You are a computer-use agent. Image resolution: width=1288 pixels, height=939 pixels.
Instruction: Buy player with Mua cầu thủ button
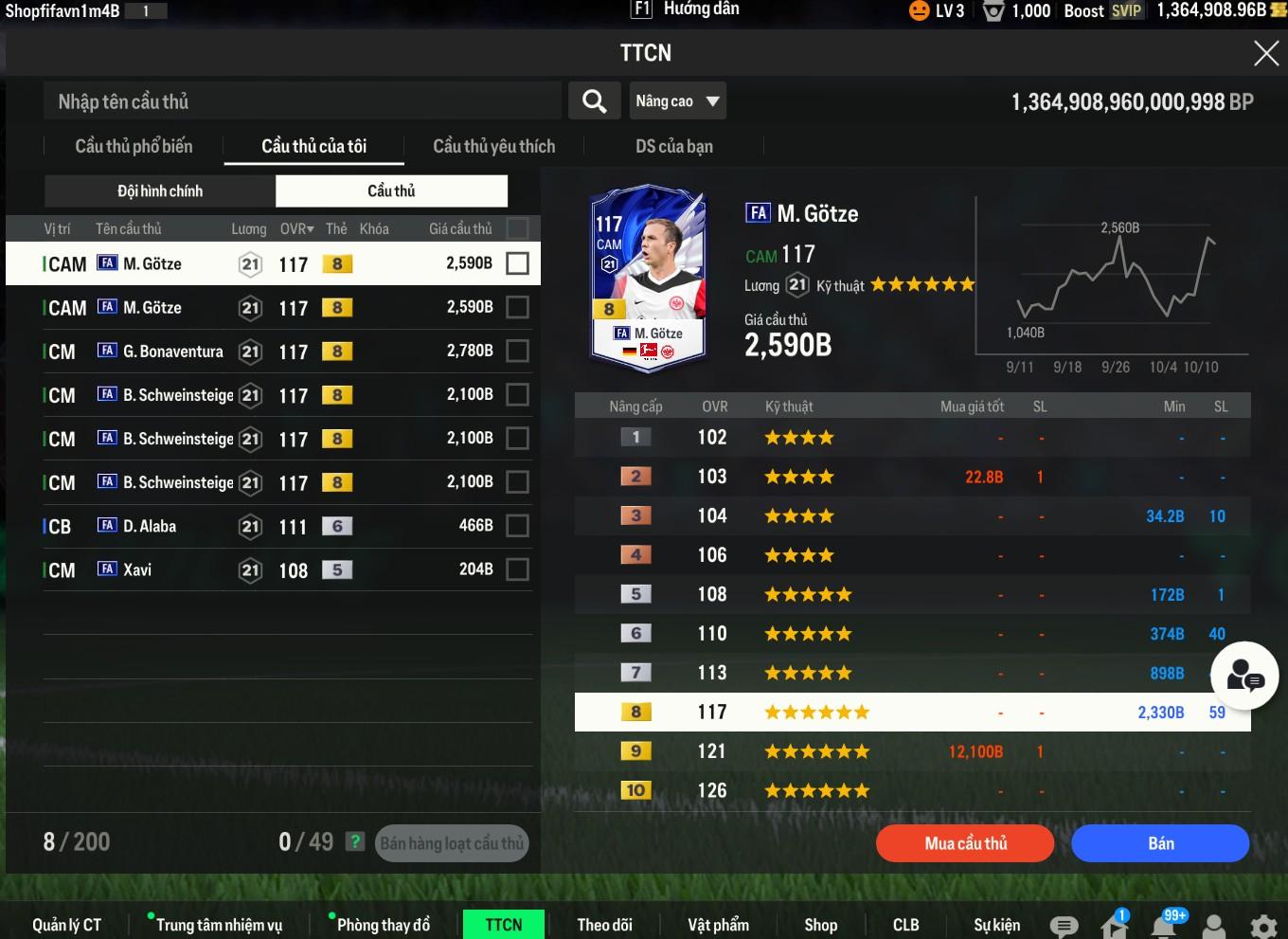965,843
